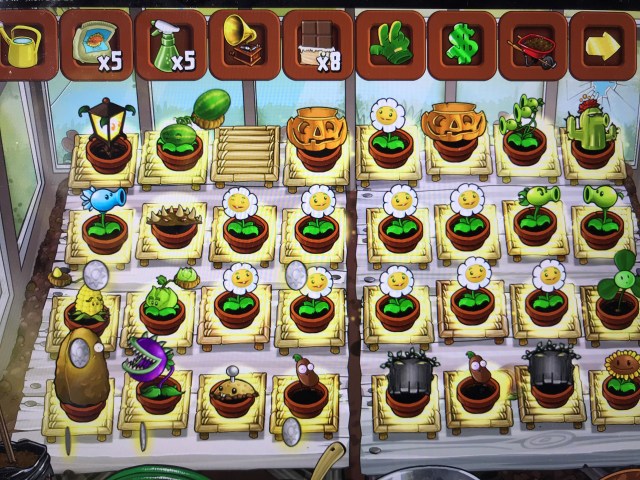
Task: Select the golden phonograph
Action: click(x=243, y=43)
